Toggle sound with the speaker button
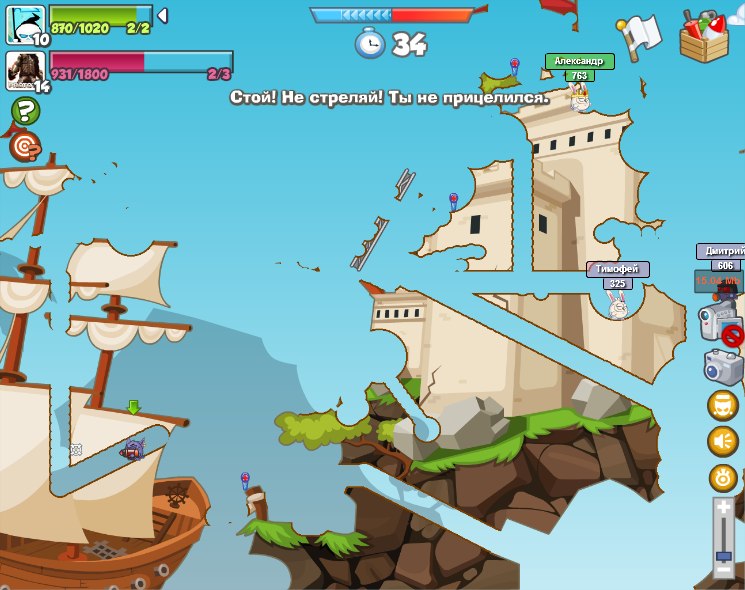Screen dimensions: 745x590 click(x=722, y=441)
